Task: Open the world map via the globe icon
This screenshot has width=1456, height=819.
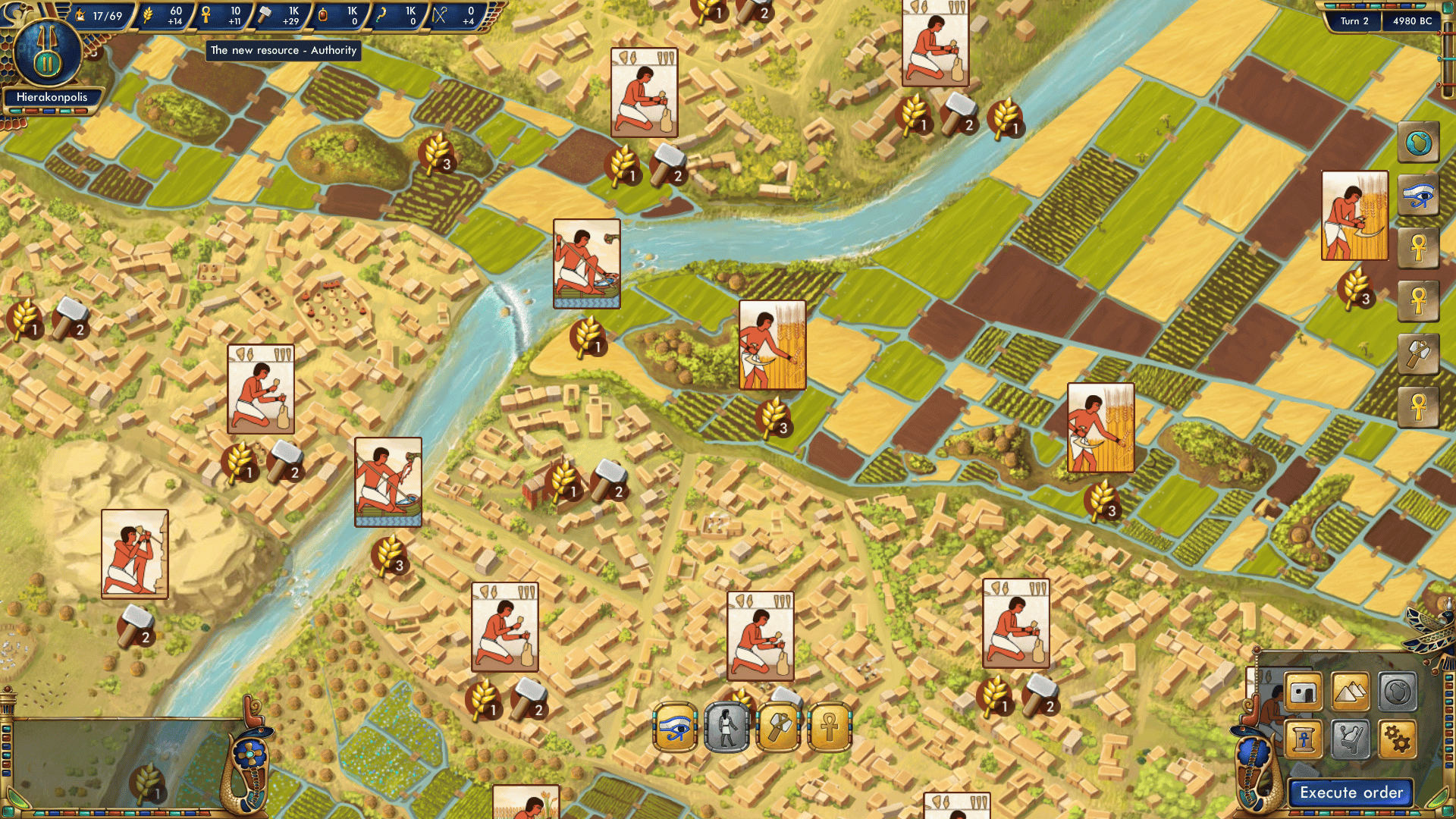Action: coord(1417,143)
